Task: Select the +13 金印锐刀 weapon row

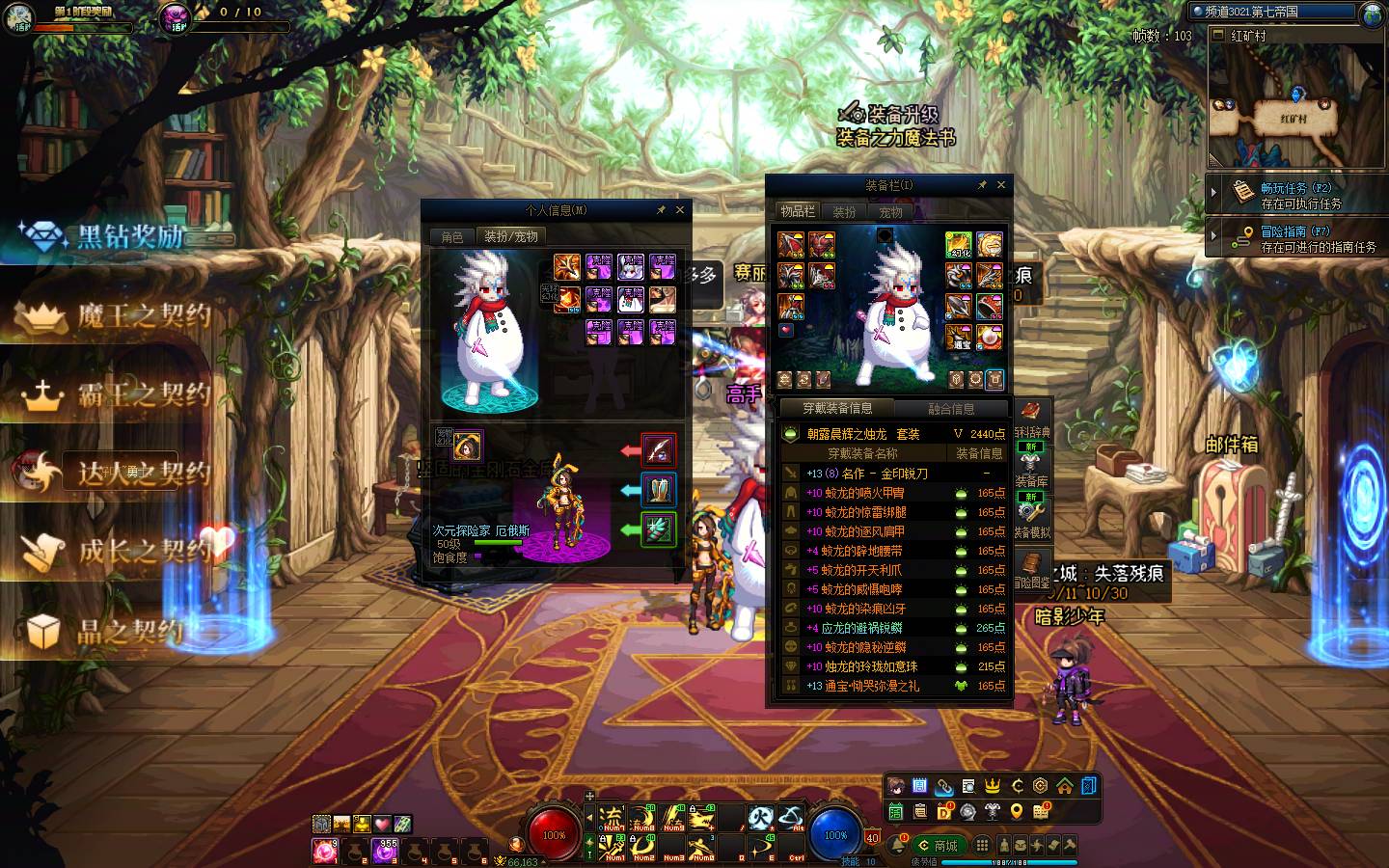Action: click(x=892, y=474)
